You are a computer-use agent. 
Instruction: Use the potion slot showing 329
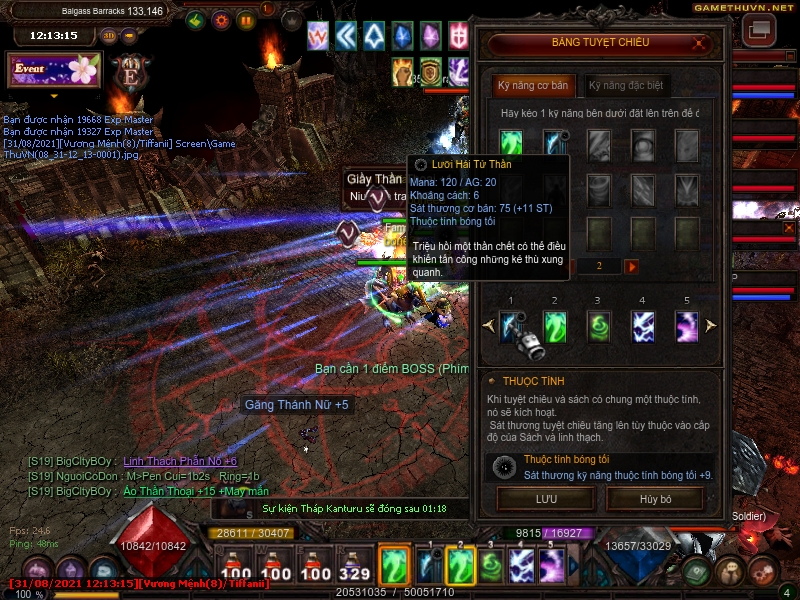click(x=352, y=568)
